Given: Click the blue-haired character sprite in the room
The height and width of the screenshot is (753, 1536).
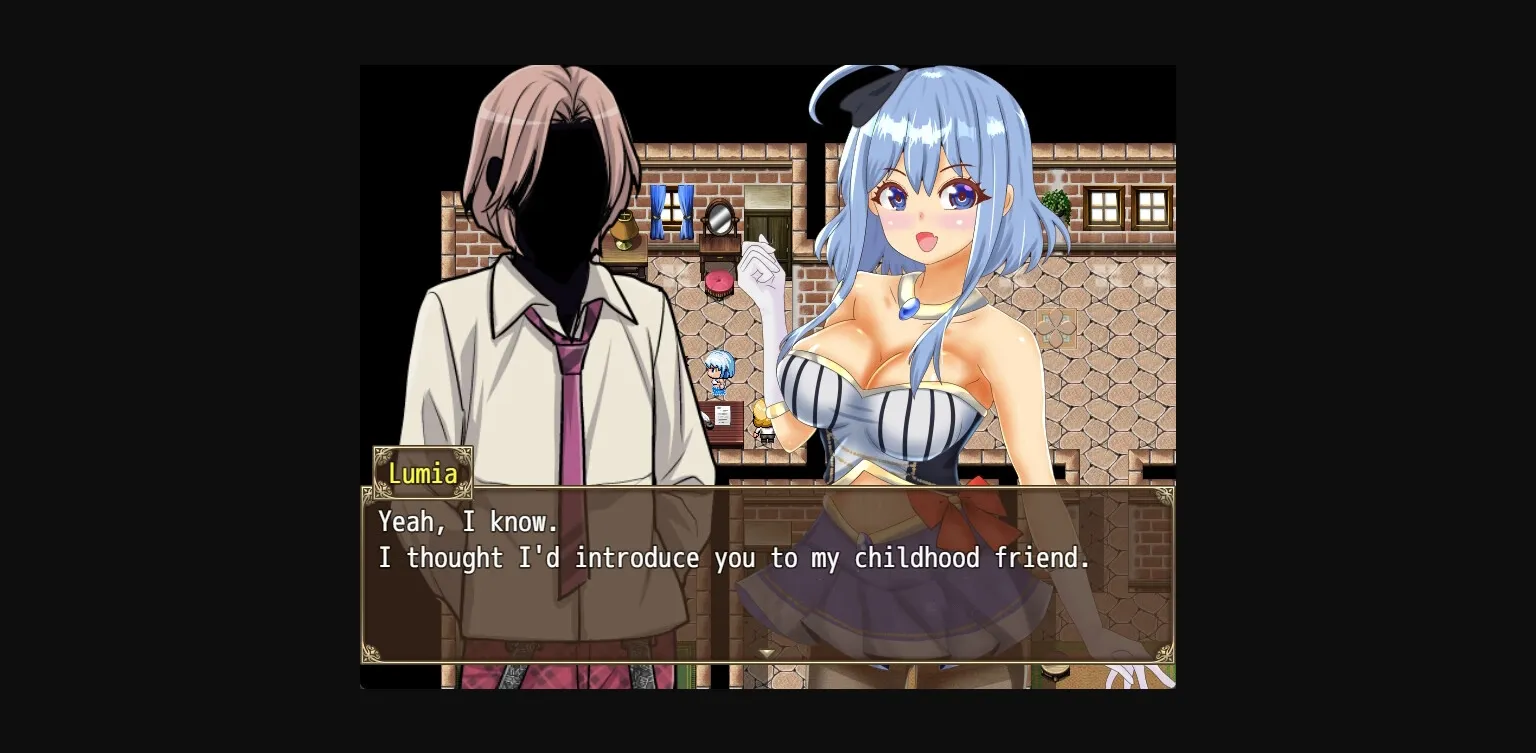Looking at the screenshot, I should click(x=718, y=373).
